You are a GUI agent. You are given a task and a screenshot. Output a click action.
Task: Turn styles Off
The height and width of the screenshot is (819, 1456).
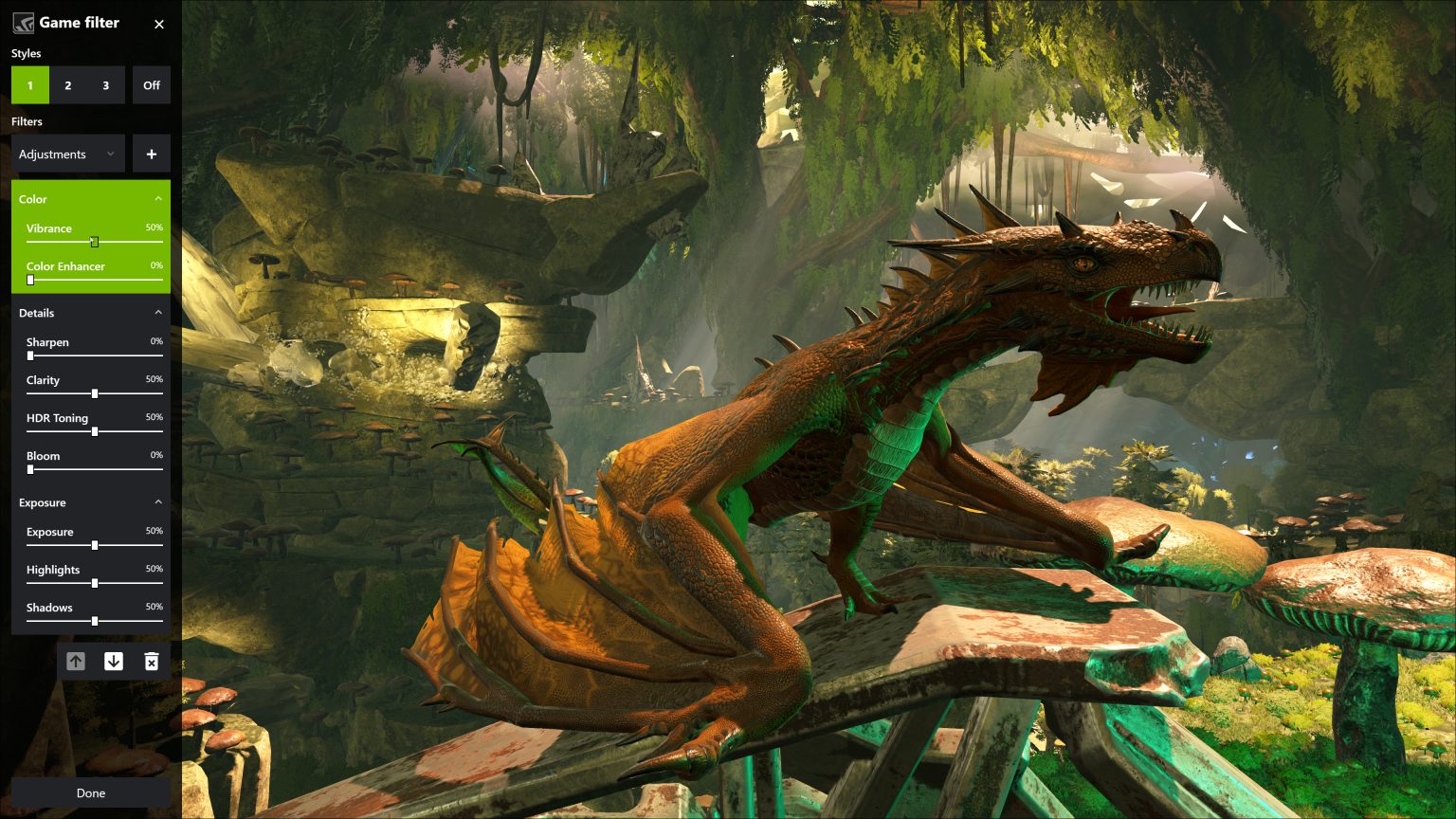pos(151,84)
